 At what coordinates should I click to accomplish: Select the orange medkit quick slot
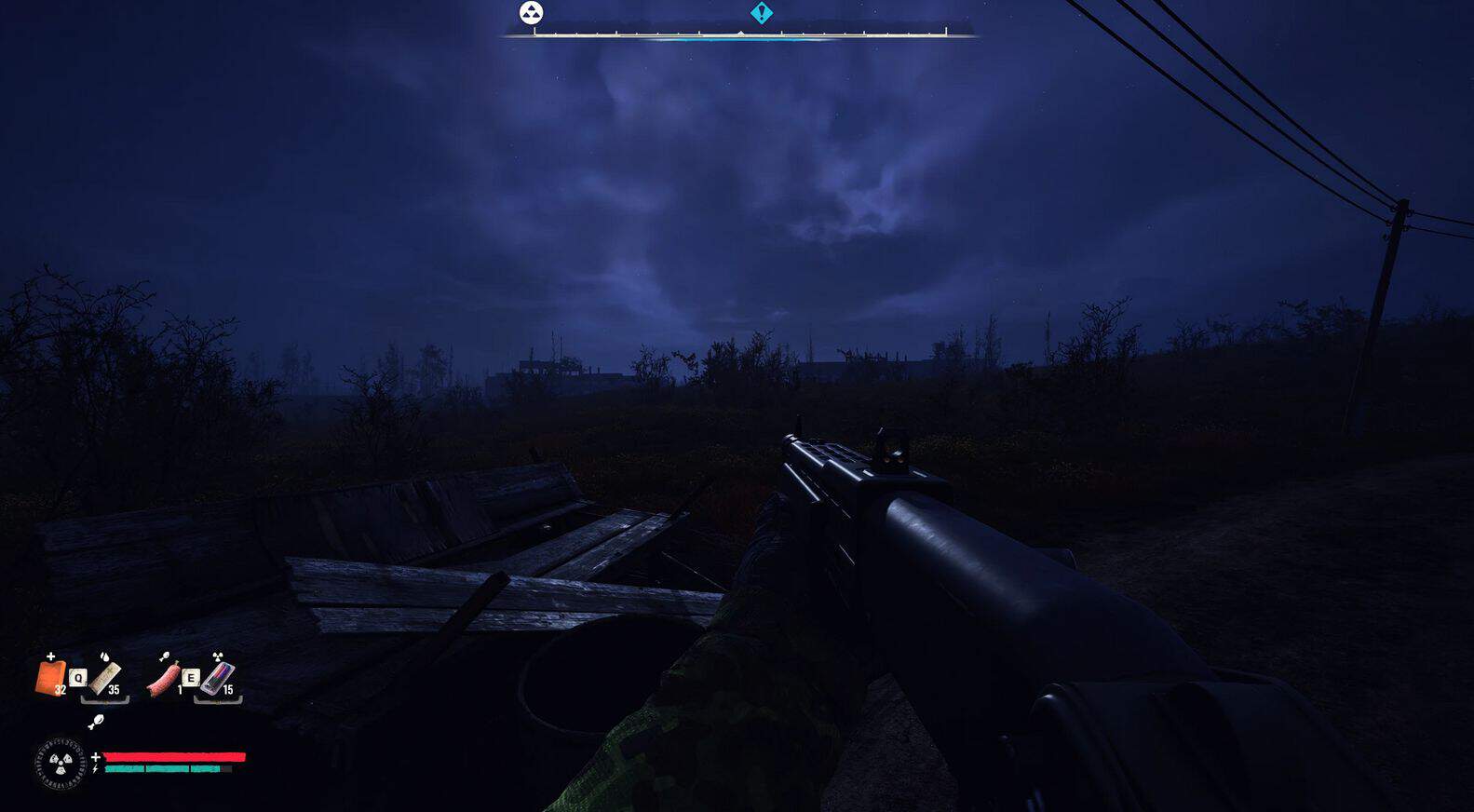50,677
